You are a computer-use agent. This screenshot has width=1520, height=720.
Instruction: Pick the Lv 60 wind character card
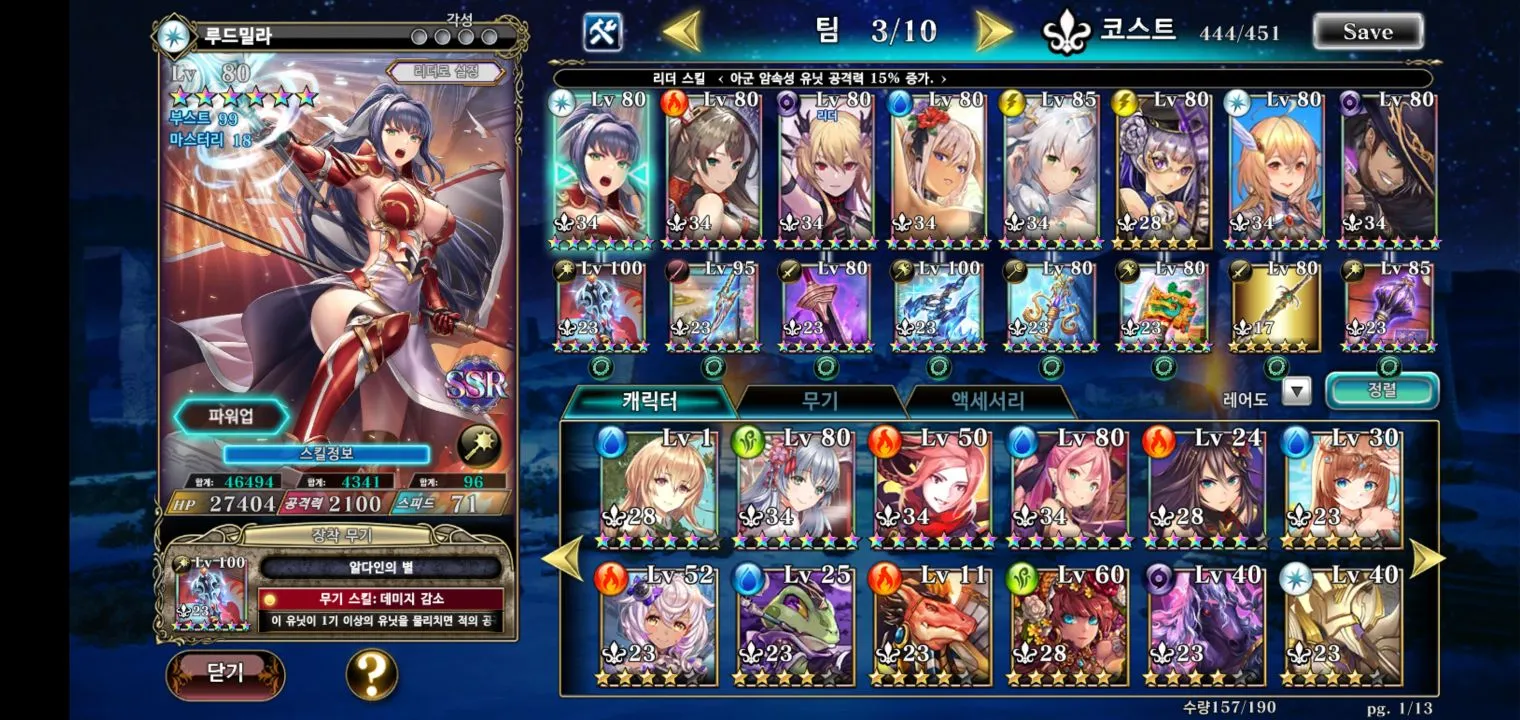[1069, 627]
